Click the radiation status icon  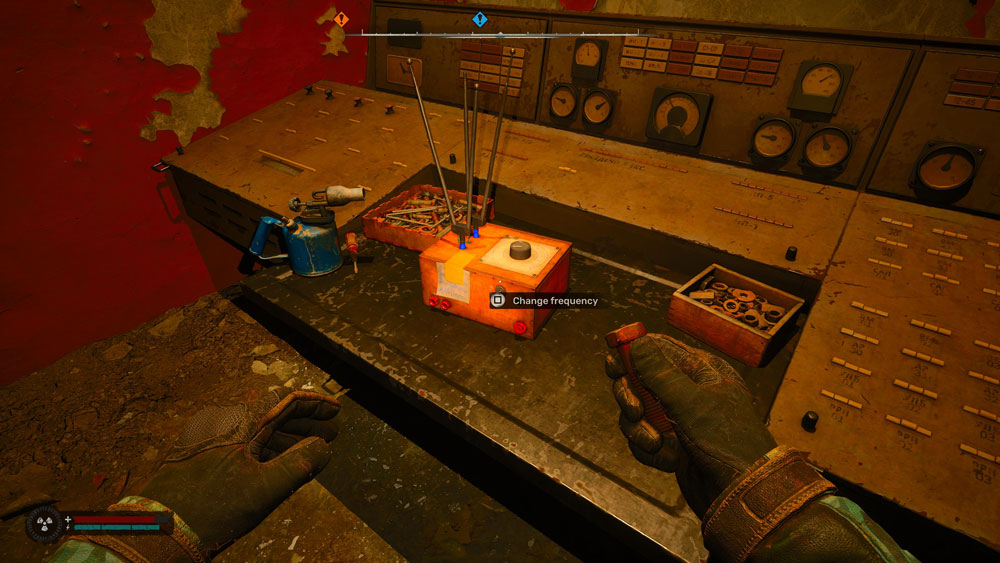44,522
